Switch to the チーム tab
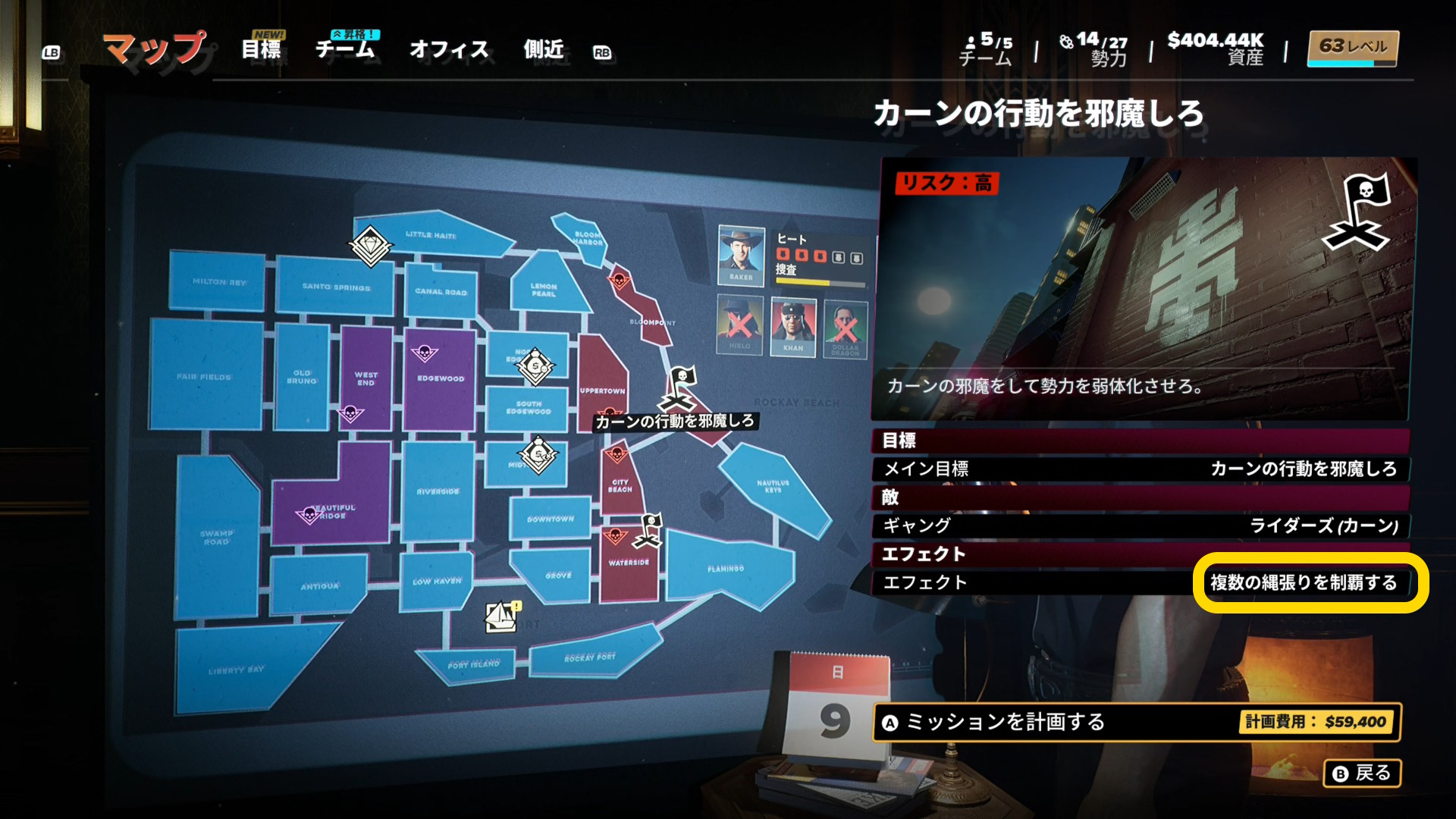 coord(345,49)
